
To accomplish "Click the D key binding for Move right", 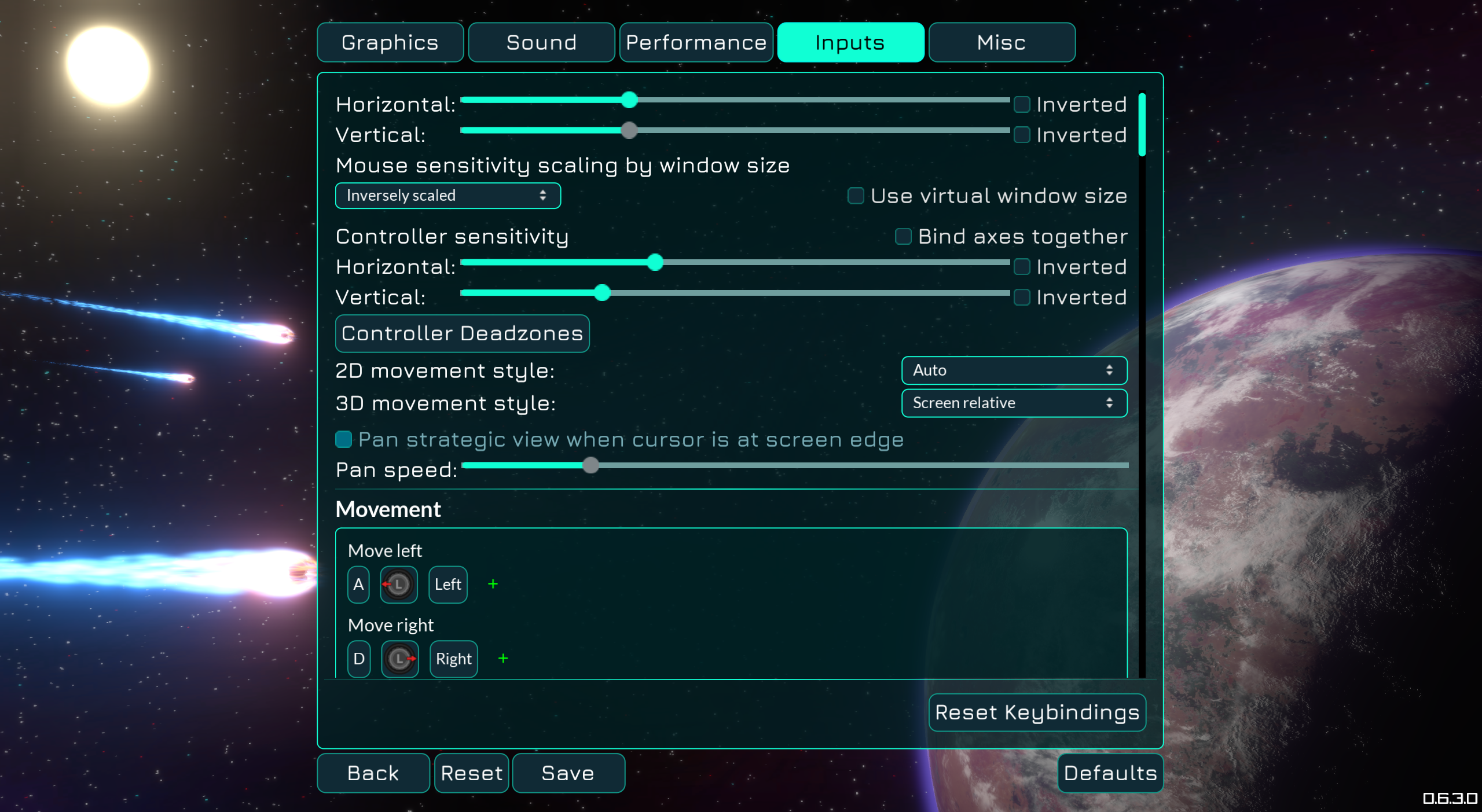I will pyautogui.click(x=358, y=659).
